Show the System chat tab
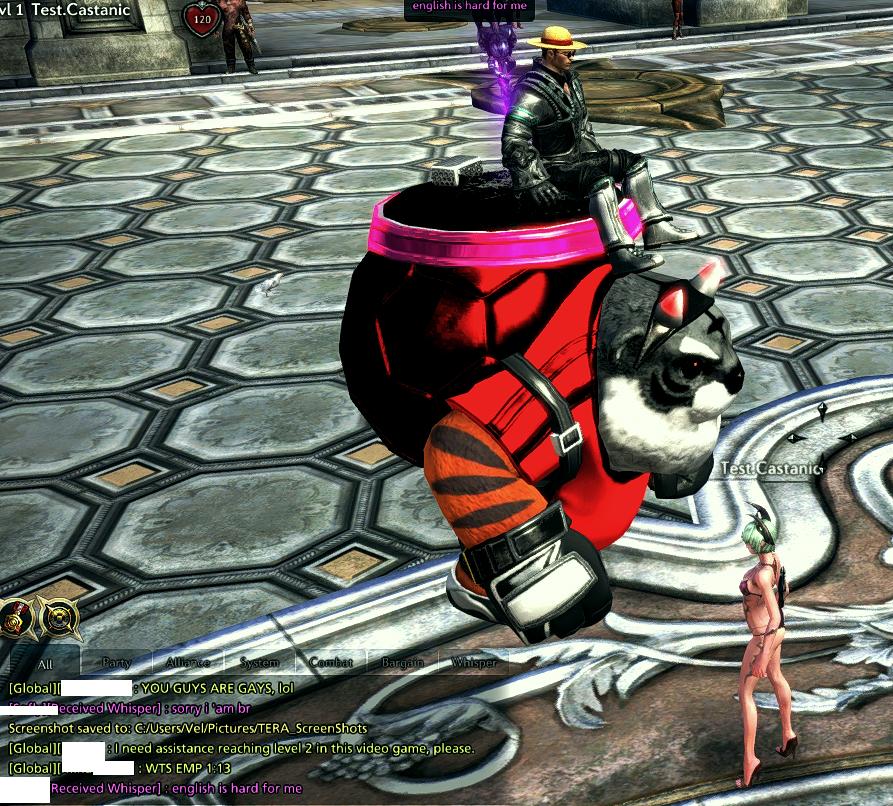893x806 pixels. pos(260,663)
